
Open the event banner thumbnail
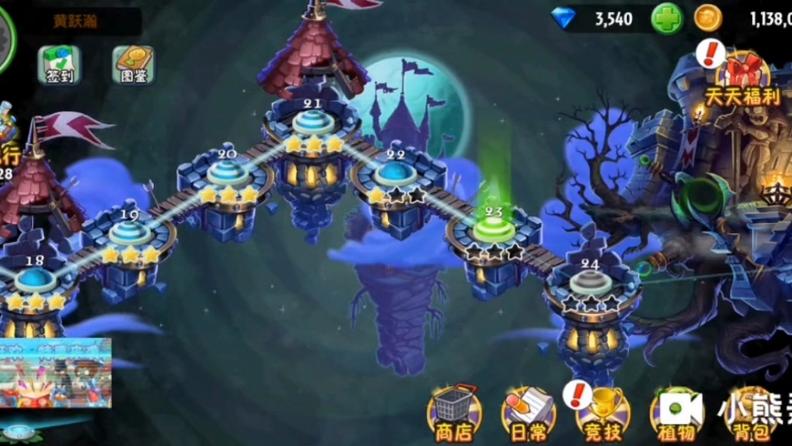[55, 371]
